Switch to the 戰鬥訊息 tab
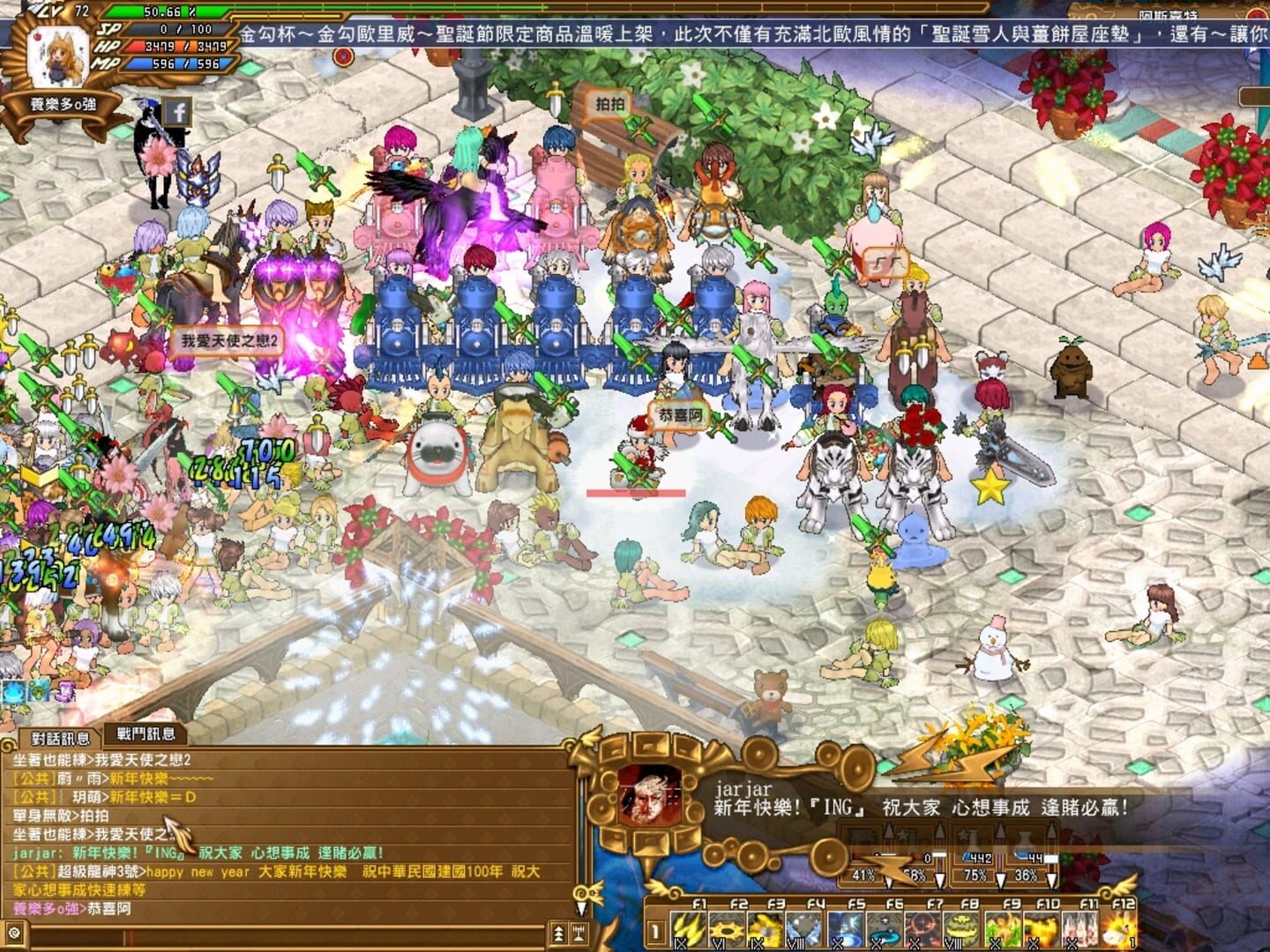This screenshot has width=1270, height=952. pos(146,734)
